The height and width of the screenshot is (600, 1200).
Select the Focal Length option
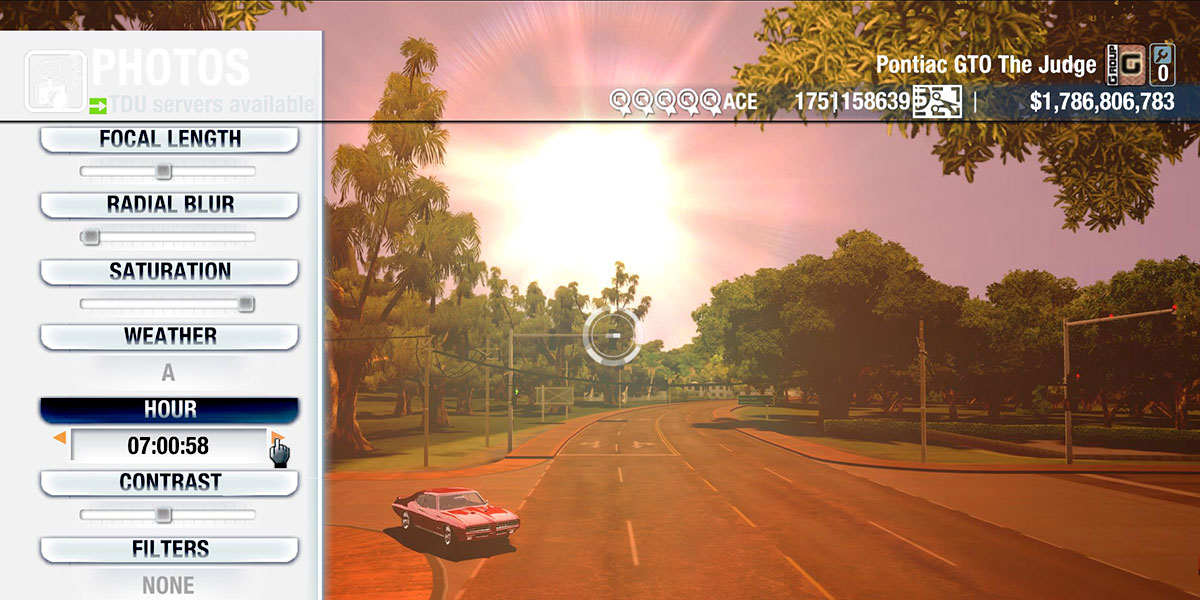[x=169, y=140]
